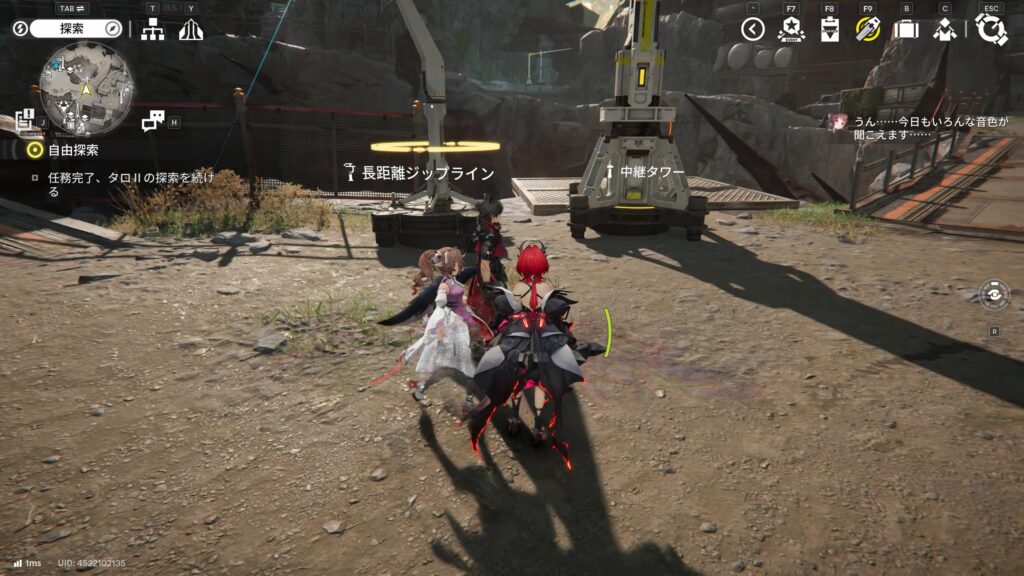Open the mission log icon beside minimap
Screen dimensions: 1024x576
26,120
